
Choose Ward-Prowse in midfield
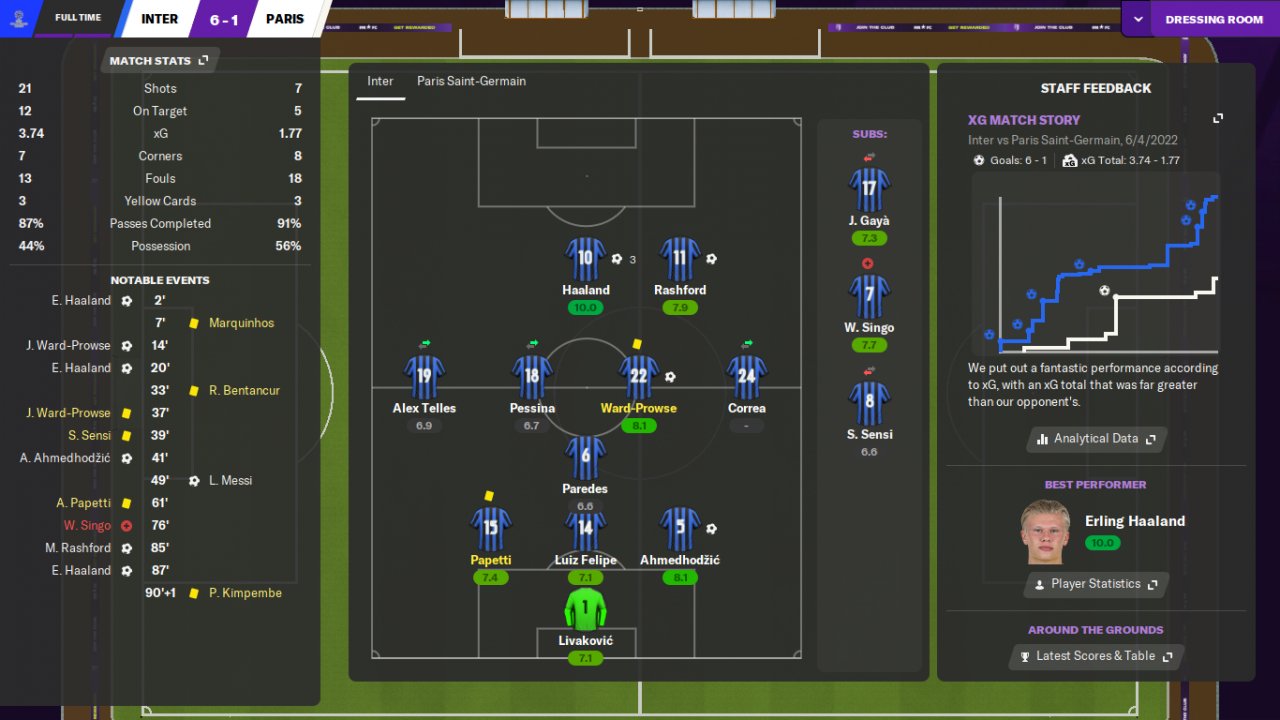(x=639, y=377)
